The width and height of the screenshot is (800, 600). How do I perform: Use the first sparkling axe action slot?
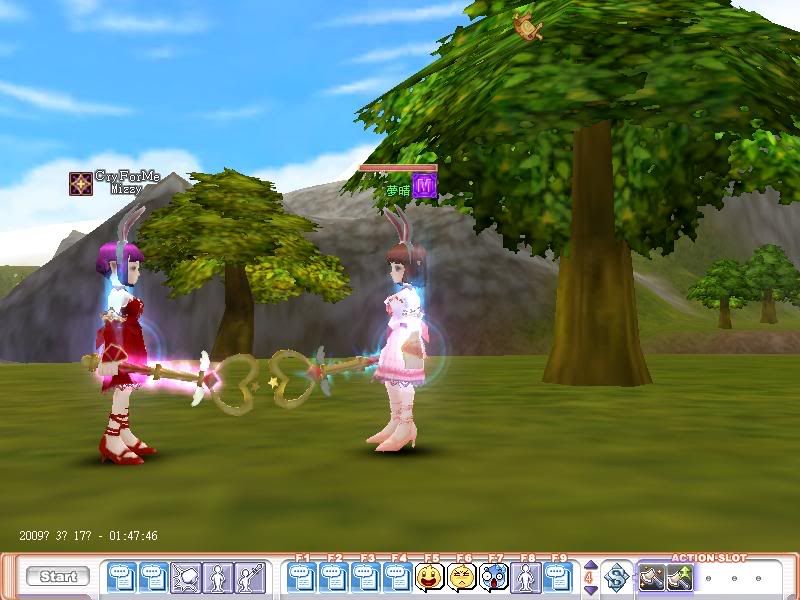(x=652, y=577)
